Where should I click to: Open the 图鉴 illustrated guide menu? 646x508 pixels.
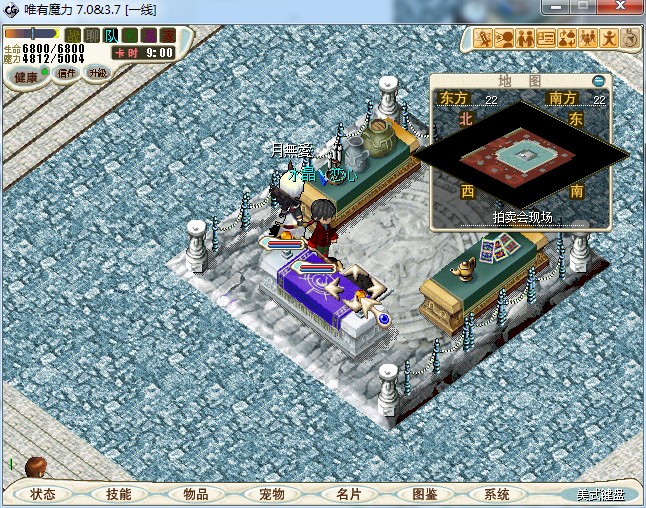point(424,494)
